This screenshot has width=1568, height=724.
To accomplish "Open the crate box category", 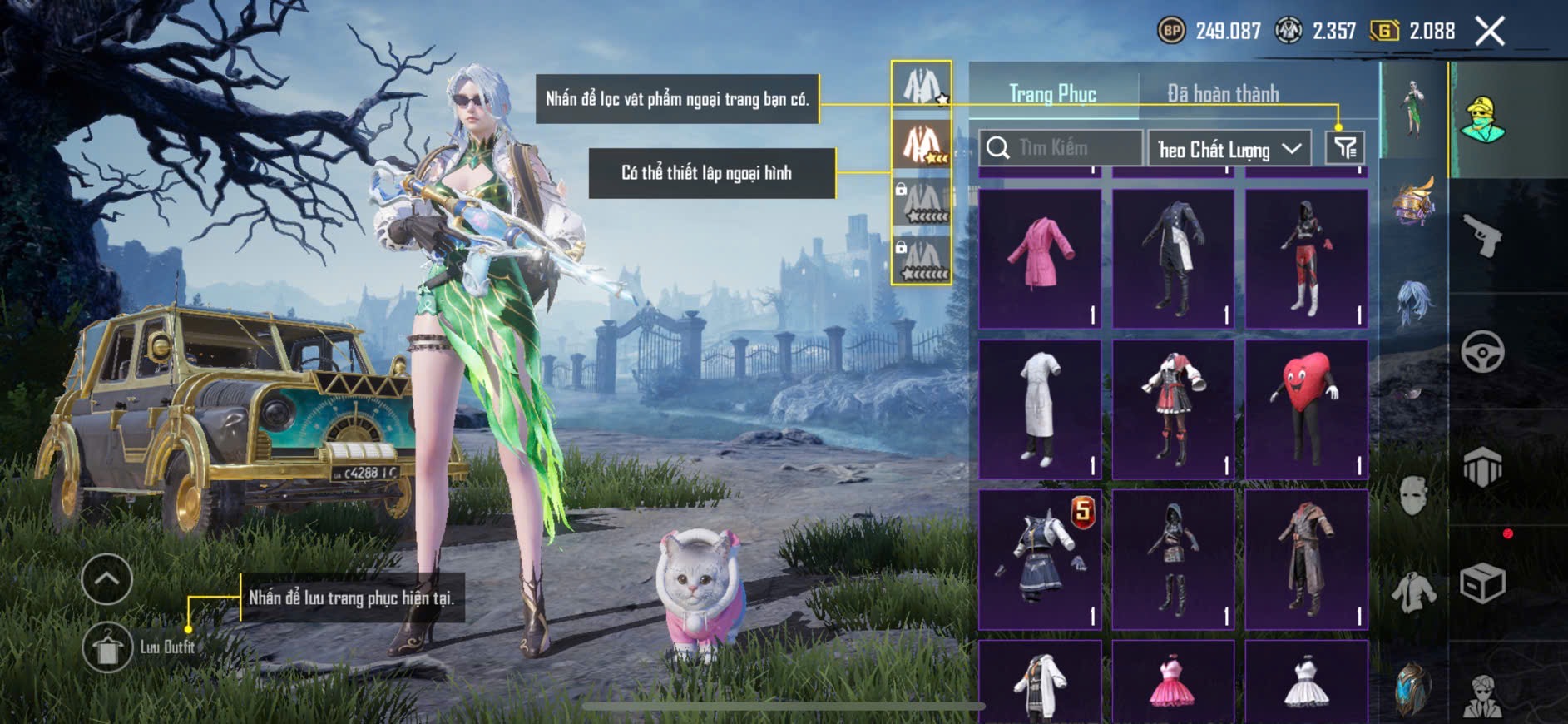I will tap(1482, 583).
